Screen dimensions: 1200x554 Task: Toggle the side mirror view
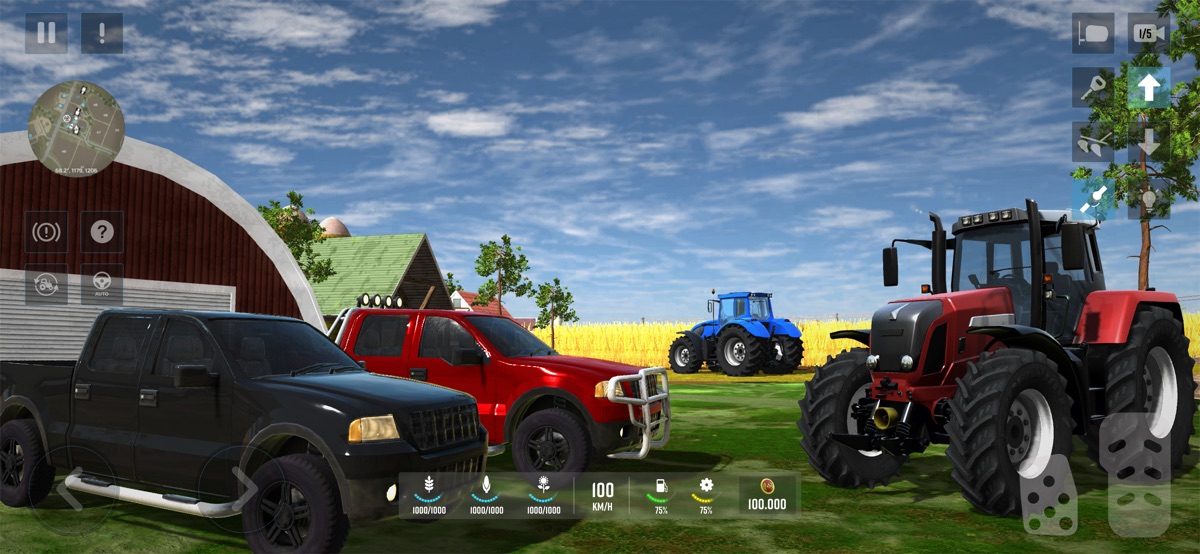point(1093,33)
